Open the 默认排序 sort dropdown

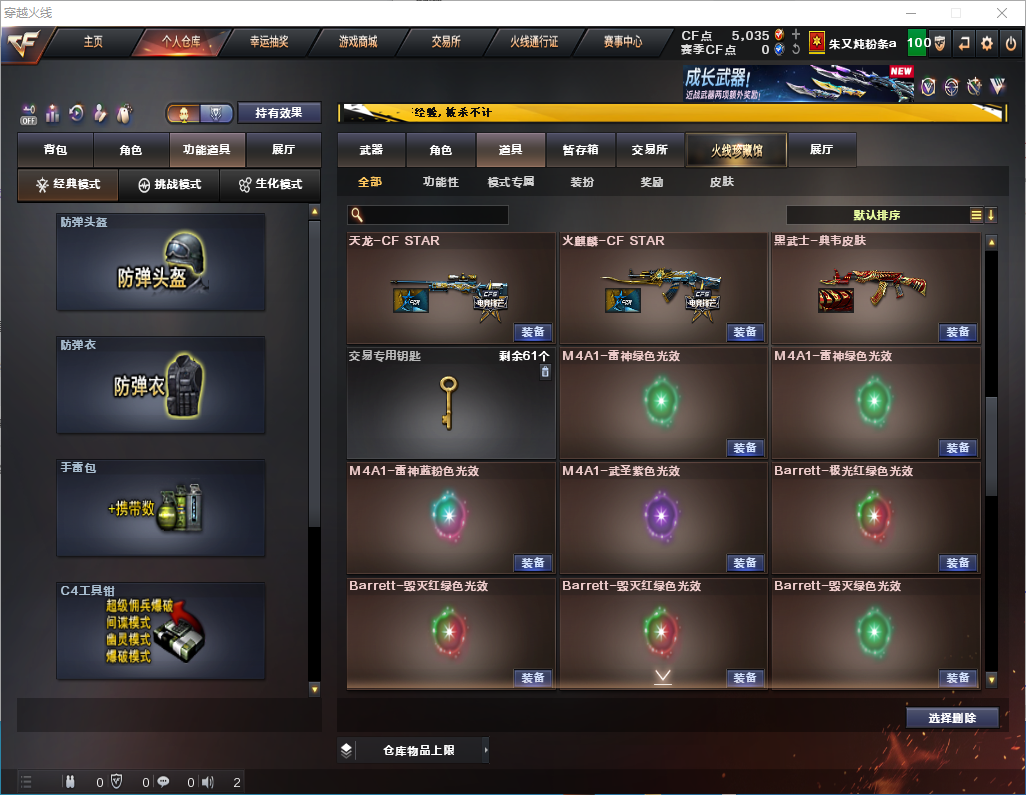[x=877, y=215]
